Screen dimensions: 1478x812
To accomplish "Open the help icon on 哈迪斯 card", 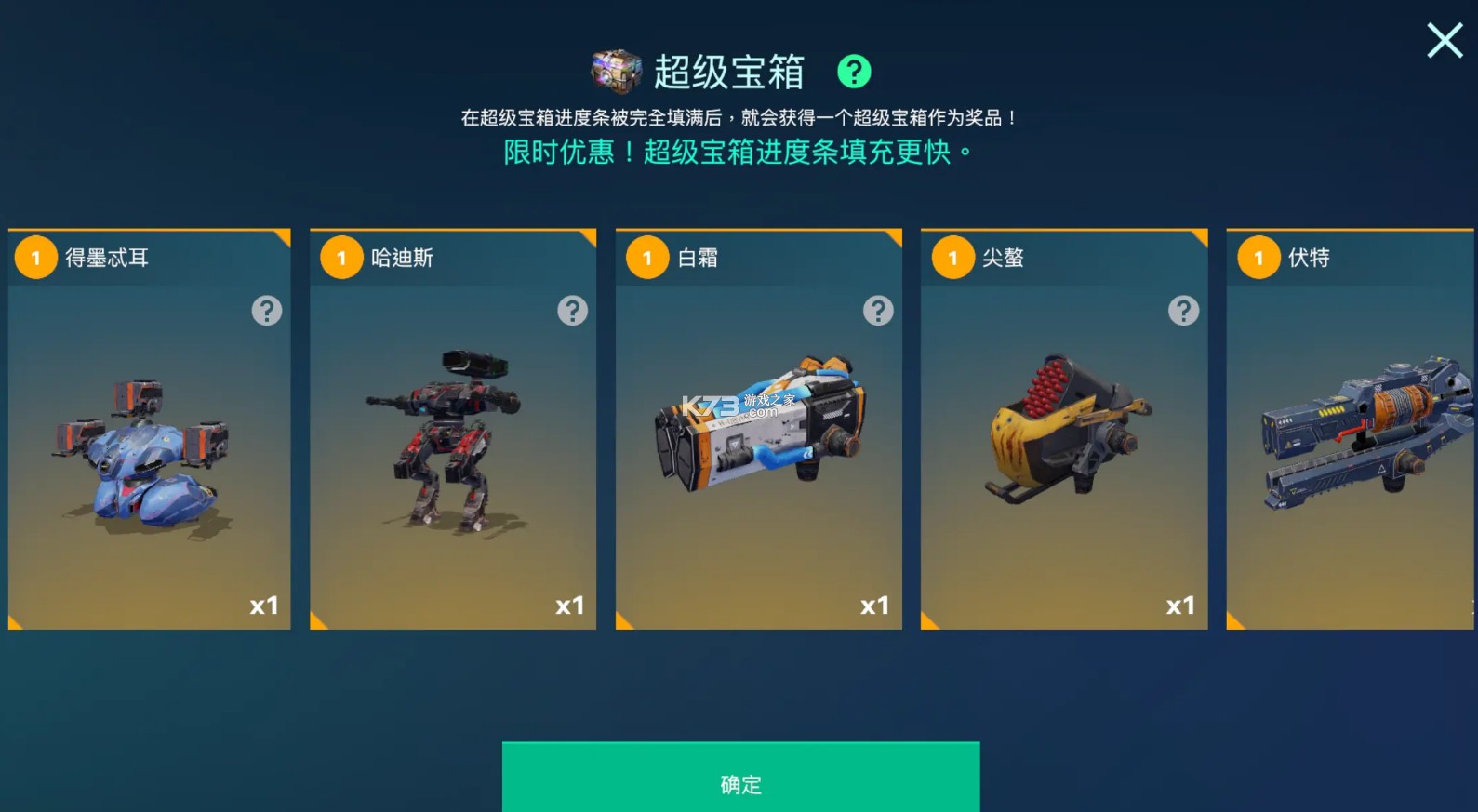I will tap(573, 310).
